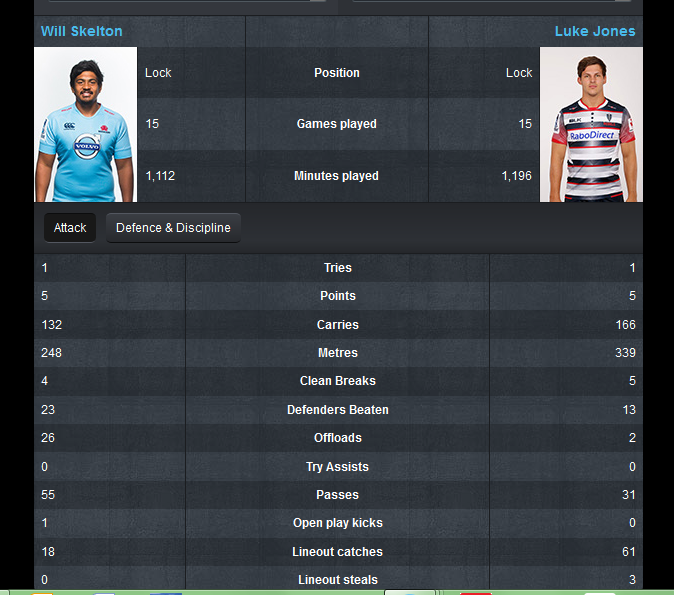This screenshot has width=674, height=595.
Task: Open the Defence & Discipline tab
Action: (173, 228)
